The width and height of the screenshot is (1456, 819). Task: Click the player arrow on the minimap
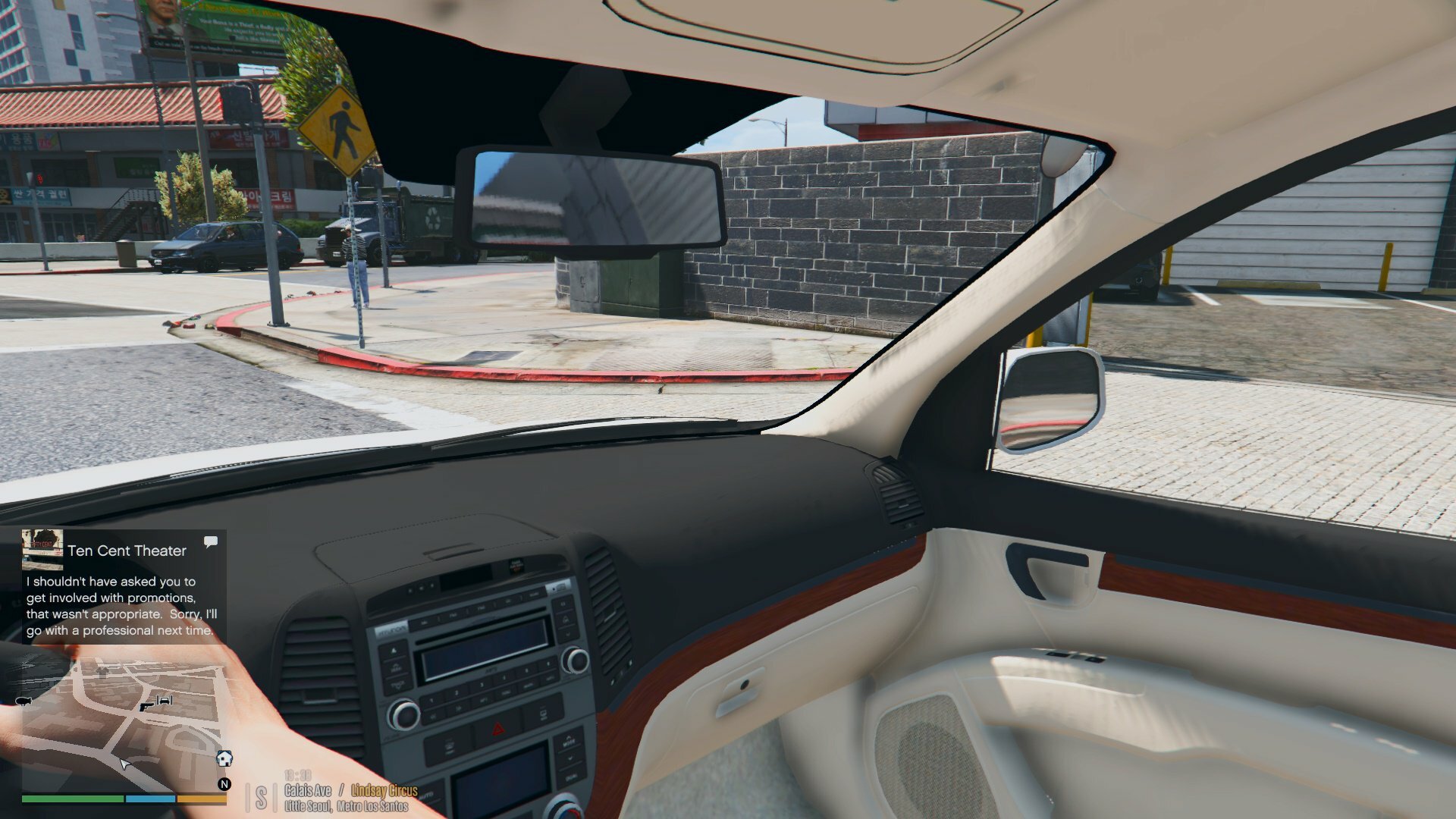click(x=124, y=763)
